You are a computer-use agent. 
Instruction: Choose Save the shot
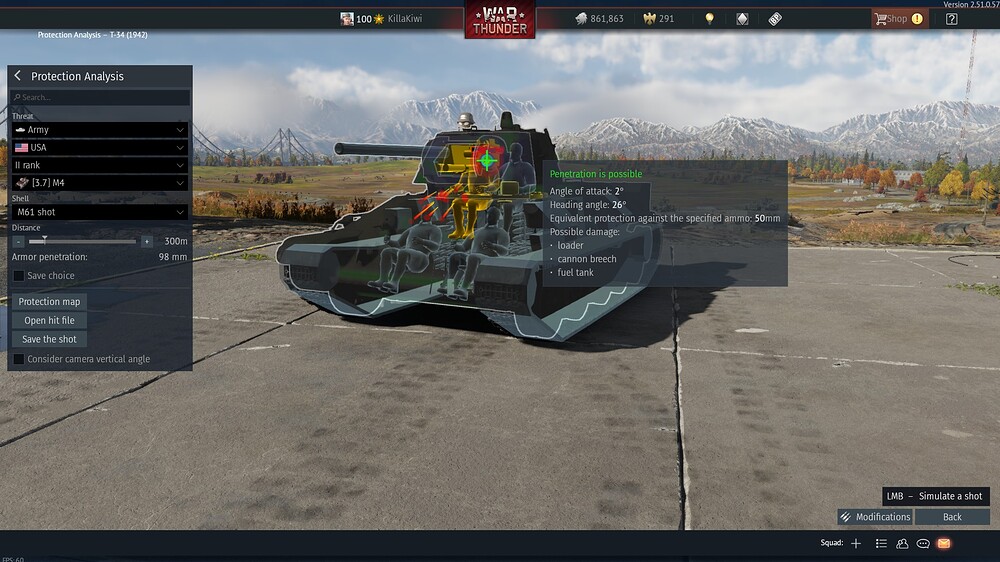pos(49,340)
